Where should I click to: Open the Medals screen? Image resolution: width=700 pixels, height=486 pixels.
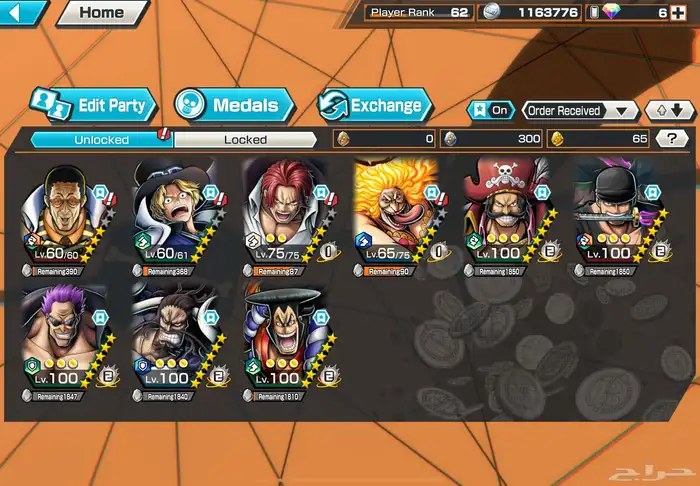click(x=234, y=104)
